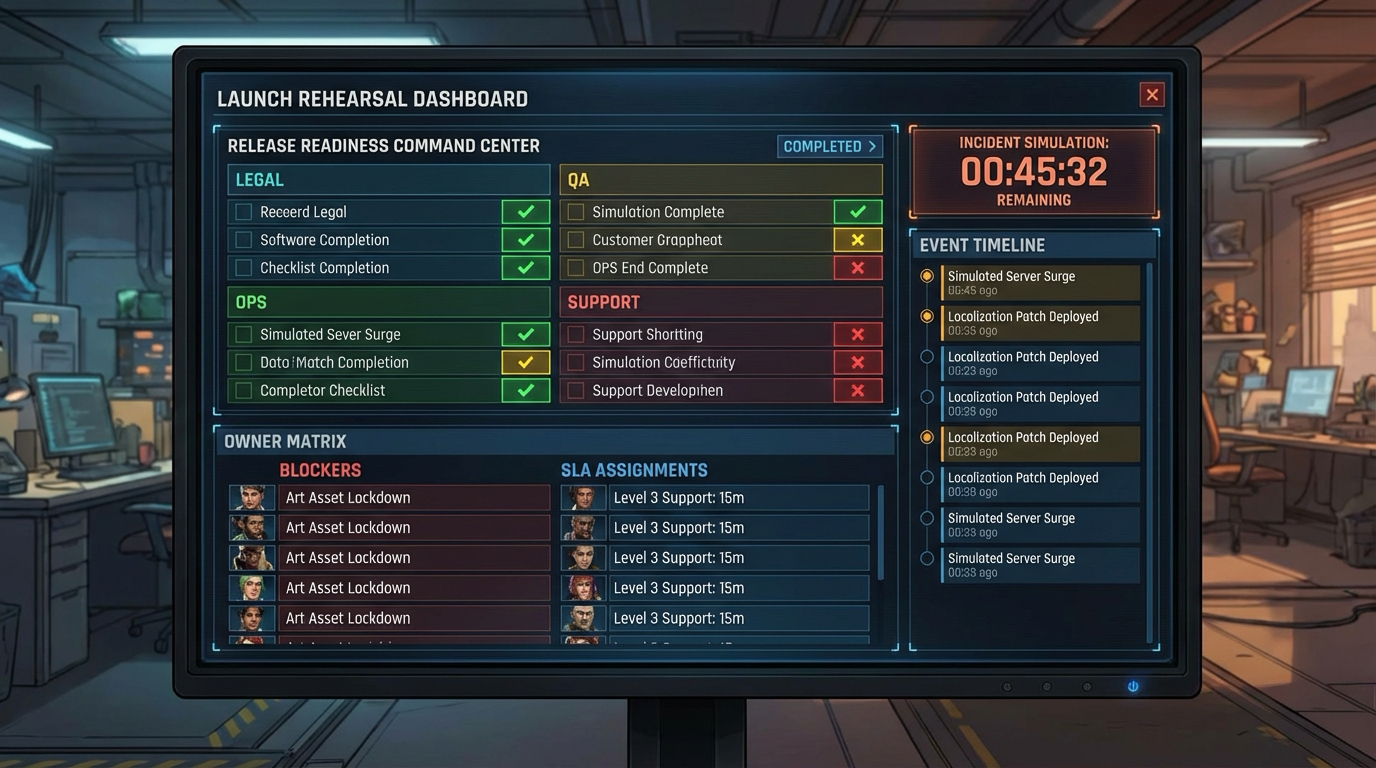Click the yellow X icon for Customer Grappheot
The height and width of the screenshot is (768, 1376).
(x=858, y=239)
